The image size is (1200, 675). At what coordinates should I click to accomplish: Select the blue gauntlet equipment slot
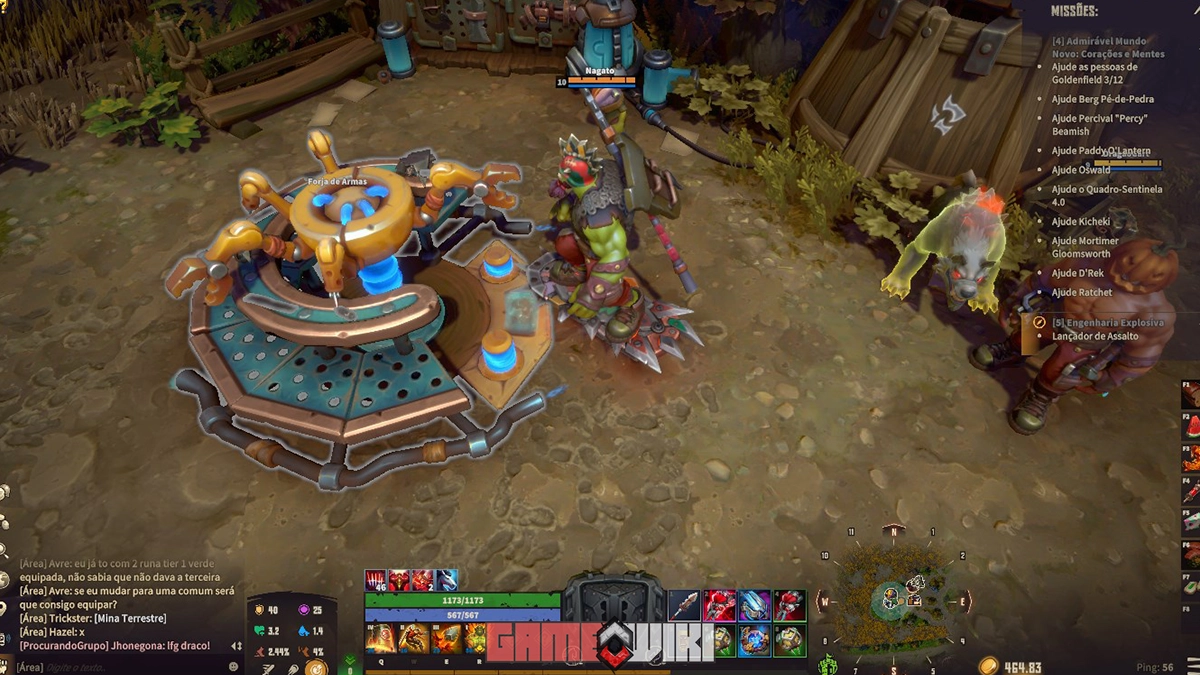(754, 605)
